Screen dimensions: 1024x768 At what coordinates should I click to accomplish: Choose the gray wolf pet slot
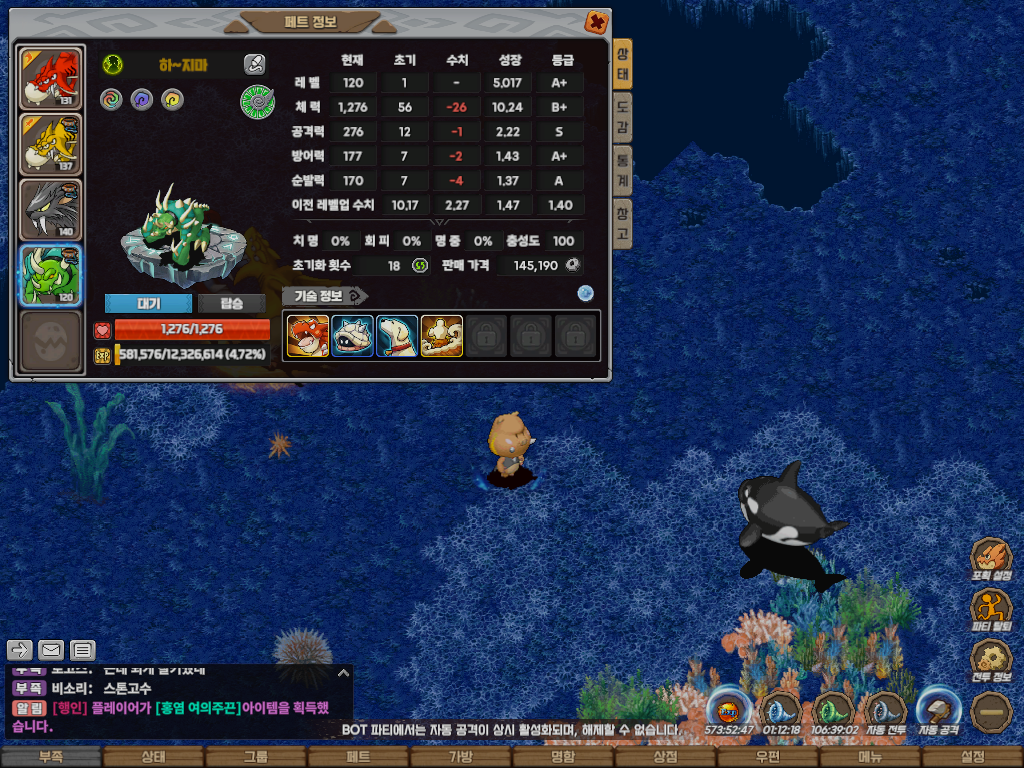point(50,209)
